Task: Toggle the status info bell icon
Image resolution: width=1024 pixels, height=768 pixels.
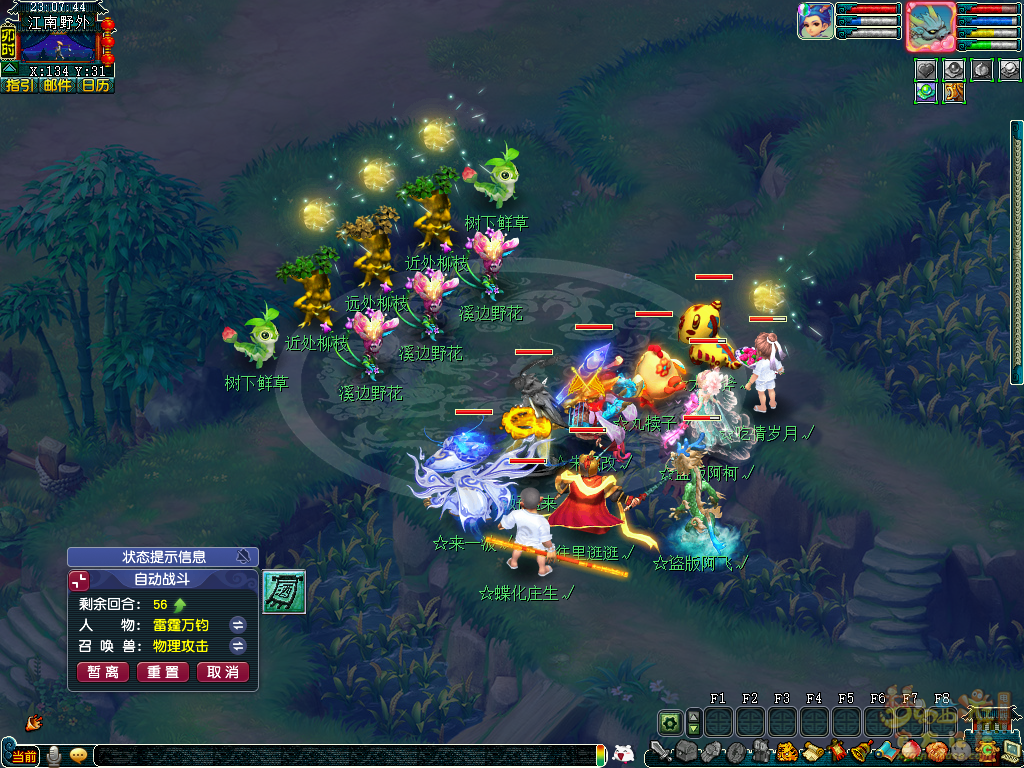Action: (242, 557)
